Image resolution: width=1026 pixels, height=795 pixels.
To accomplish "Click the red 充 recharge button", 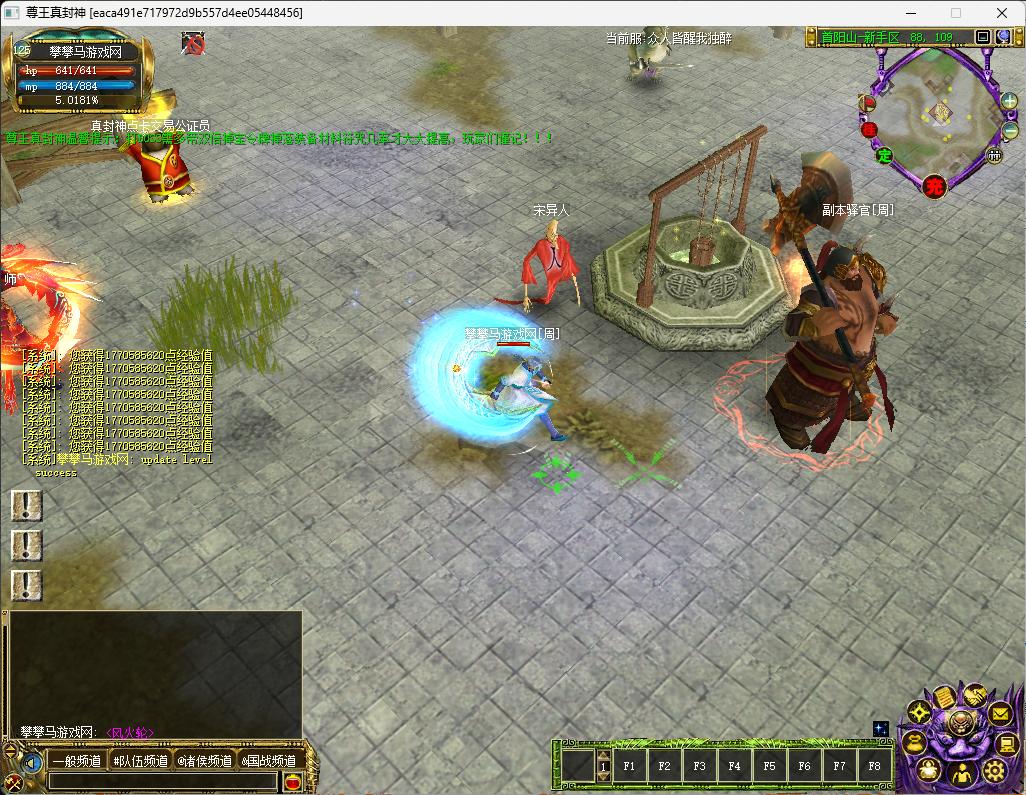I will [x=934, y=186].
